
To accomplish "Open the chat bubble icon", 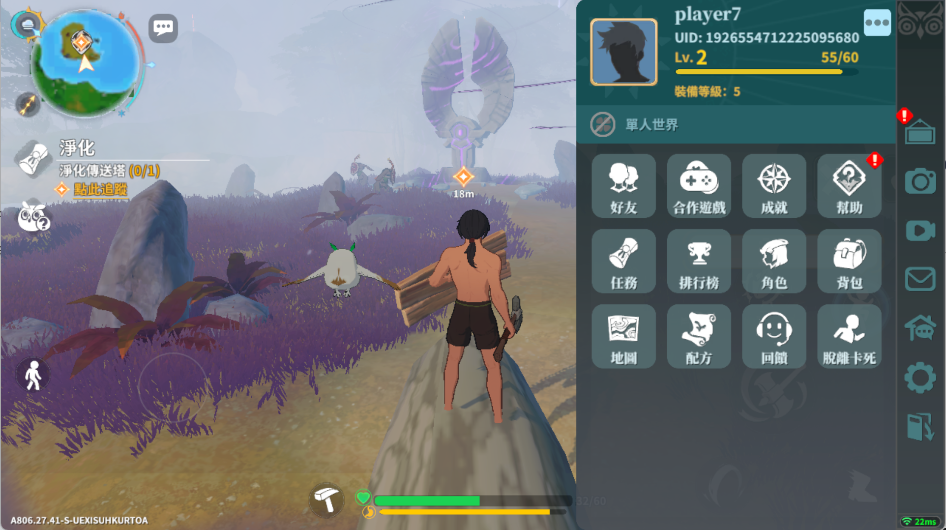I will 163,28.
